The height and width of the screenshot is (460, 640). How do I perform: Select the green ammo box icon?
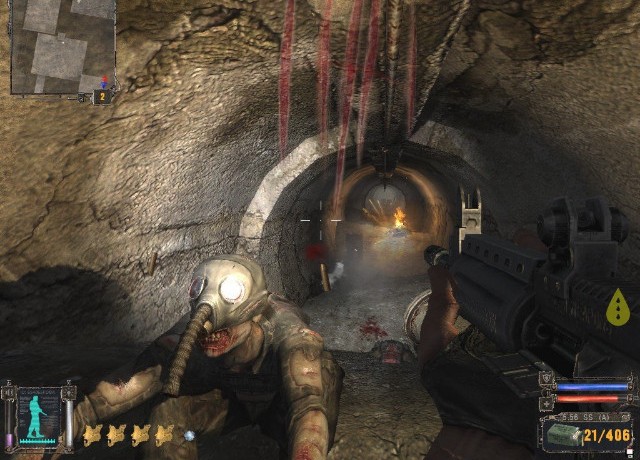click(562, 436)
